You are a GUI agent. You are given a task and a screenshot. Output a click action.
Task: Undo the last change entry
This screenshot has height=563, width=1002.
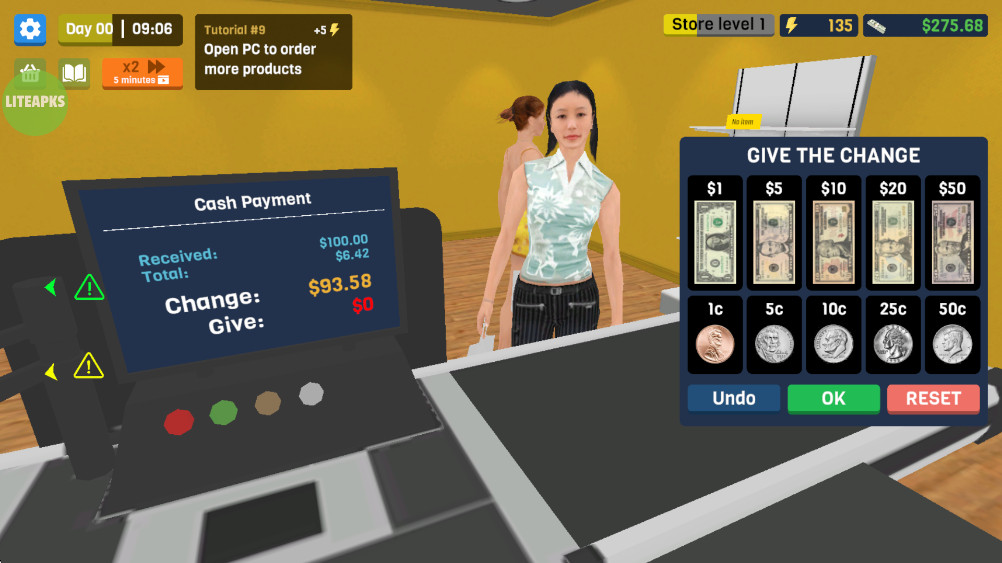(x=734, y=398)
